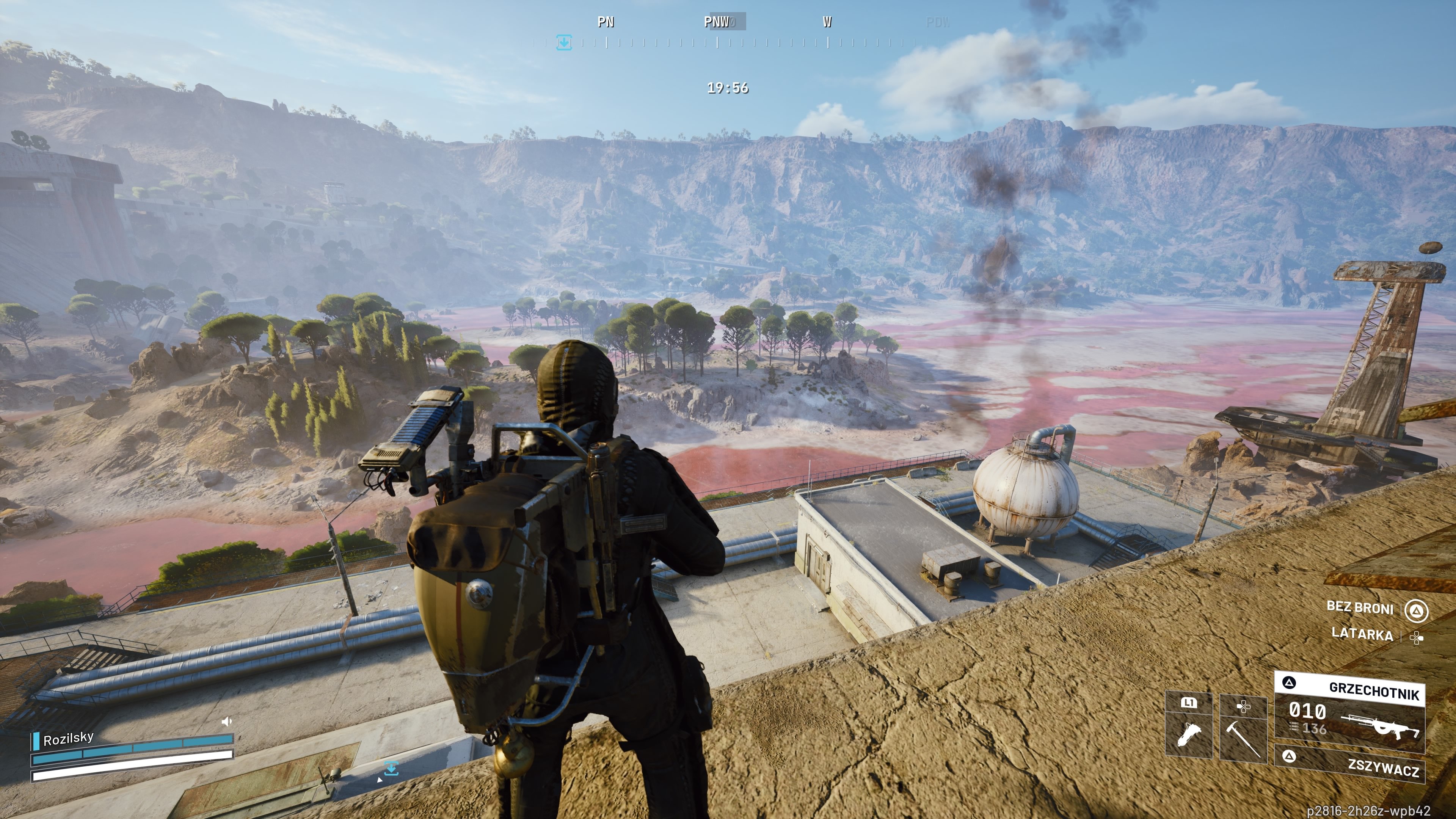Select the pickaxe tool slot
The width and height of the screenshot is (1456, 819).
tap(1243, 729)
